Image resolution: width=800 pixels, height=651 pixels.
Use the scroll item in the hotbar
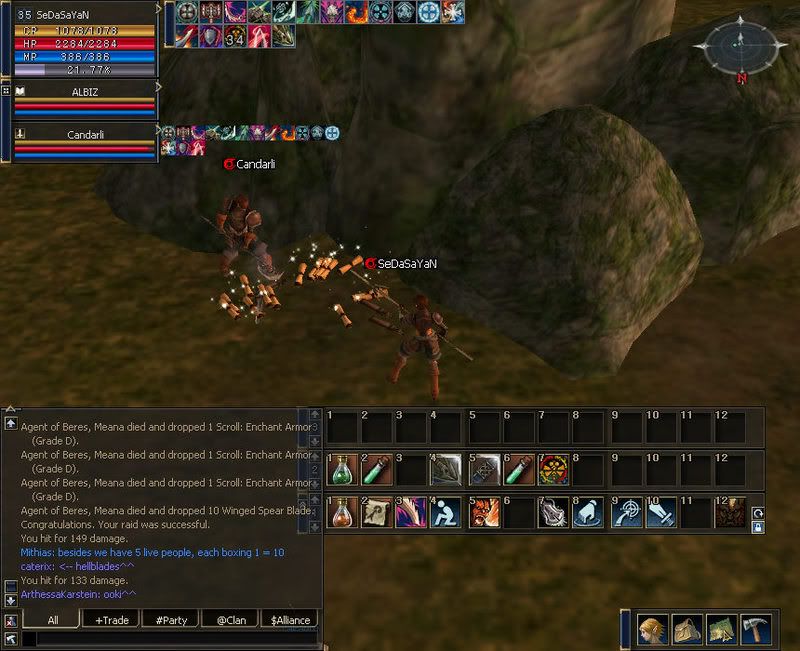(376, 511)
